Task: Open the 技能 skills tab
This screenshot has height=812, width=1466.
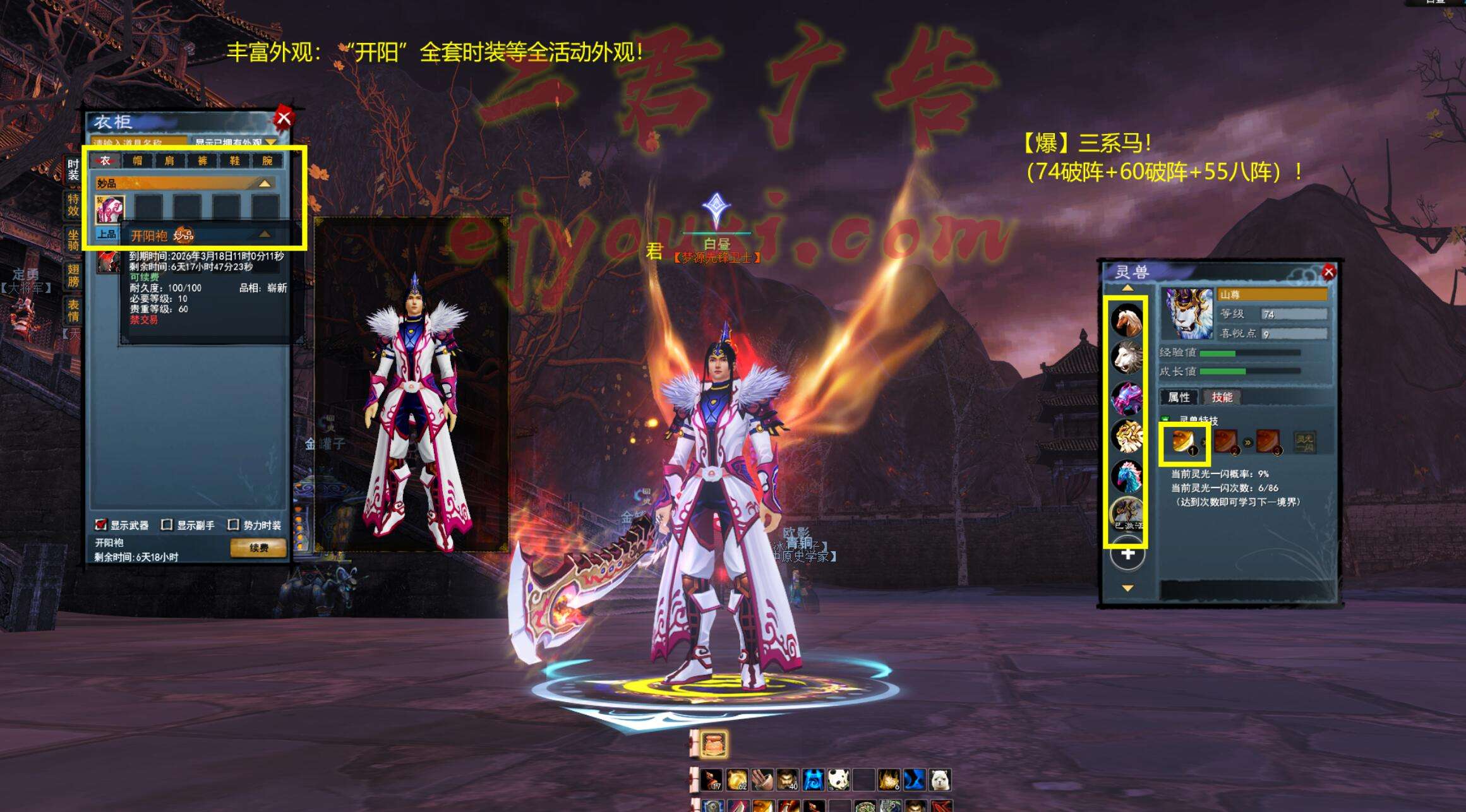Action: pos(1222,397)
